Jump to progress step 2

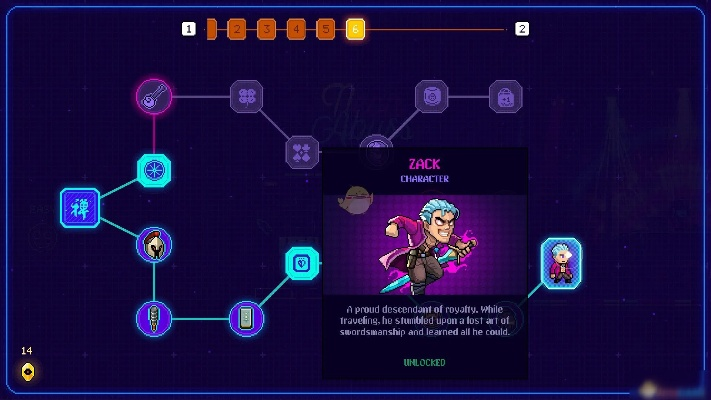pos(237,29)
